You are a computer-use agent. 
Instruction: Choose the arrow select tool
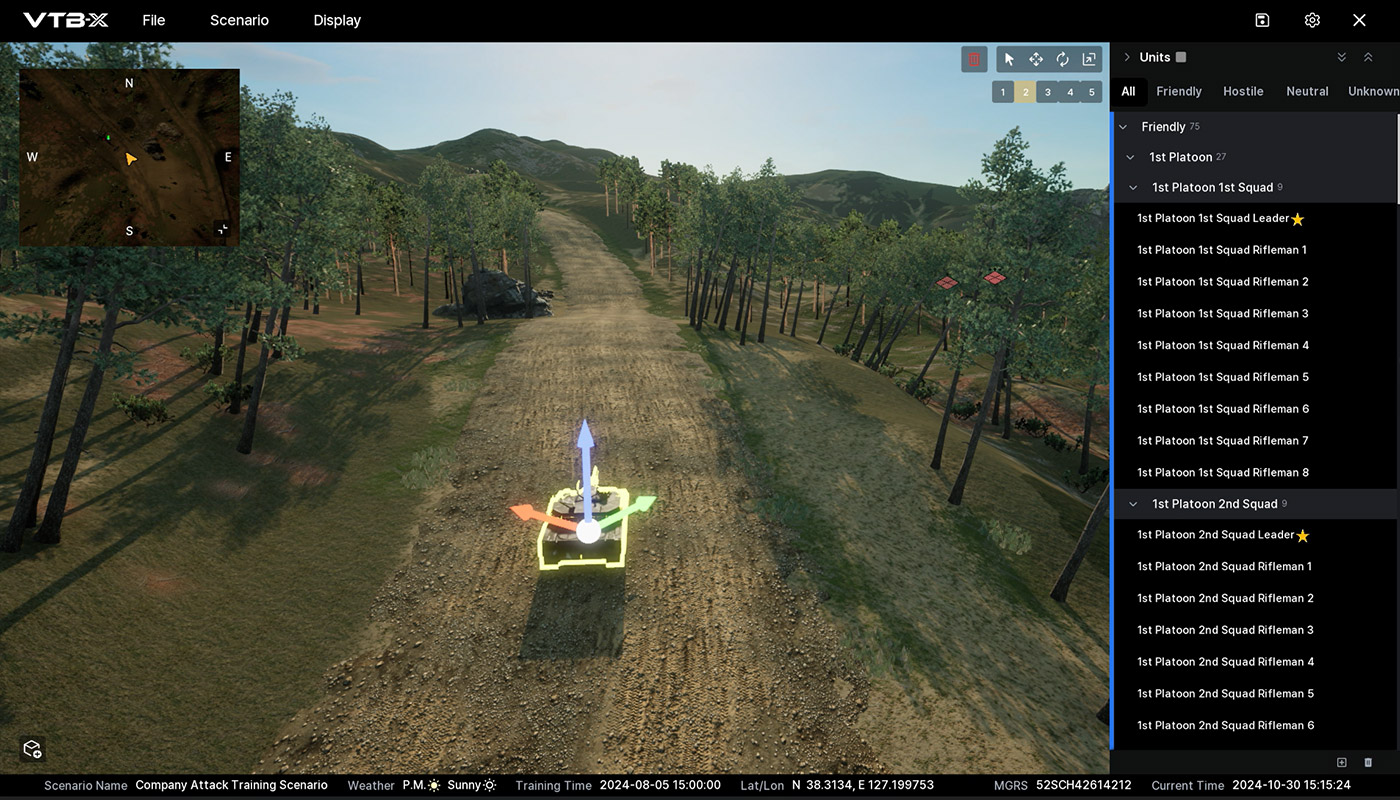point(1009,59)
